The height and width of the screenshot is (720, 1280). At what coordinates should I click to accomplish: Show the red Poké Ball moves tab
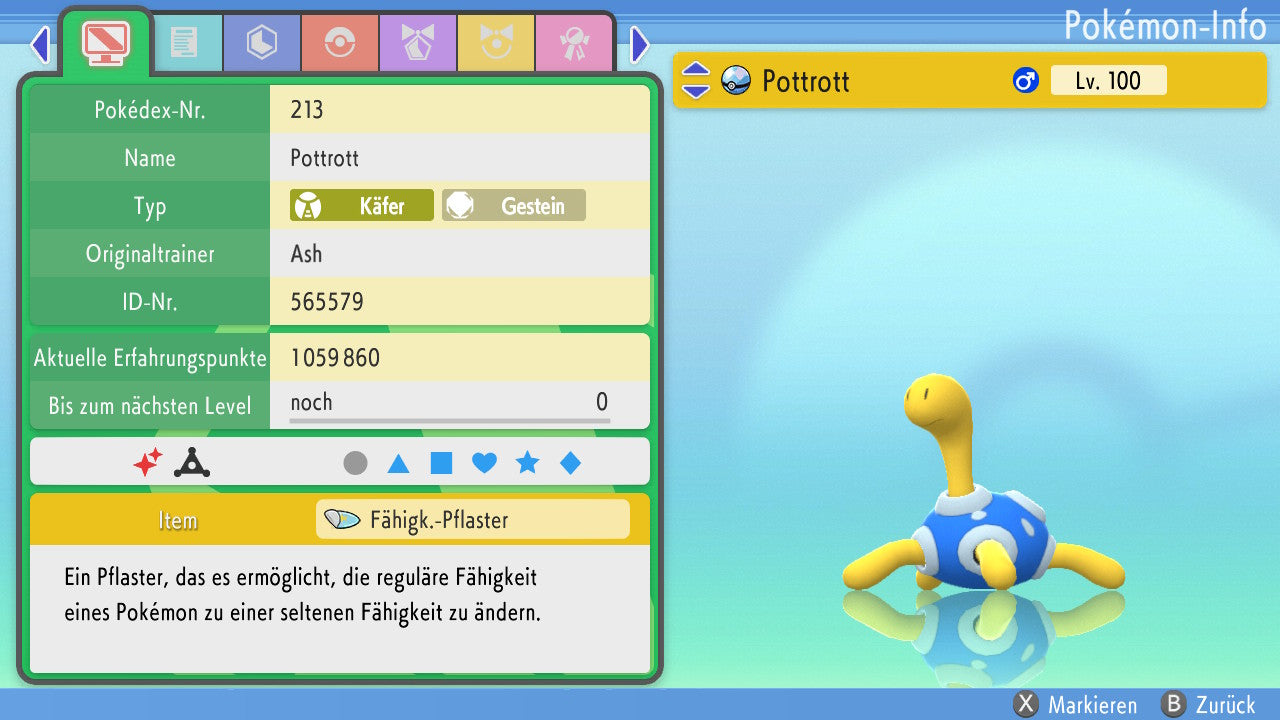[x=339, y=44]
